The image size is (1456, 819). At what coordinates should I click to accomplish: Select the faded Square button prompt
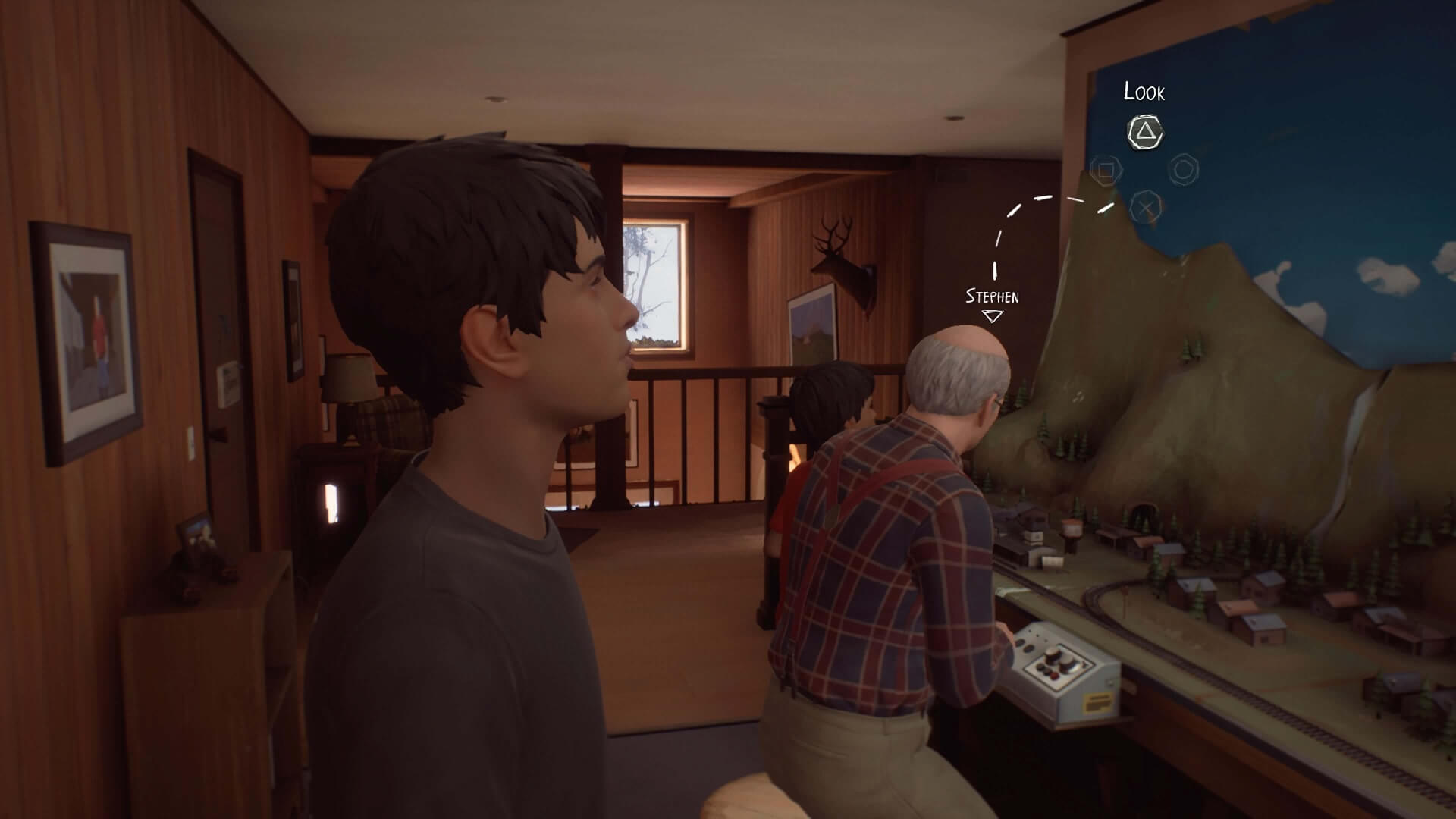click(x=1105, y=170)
